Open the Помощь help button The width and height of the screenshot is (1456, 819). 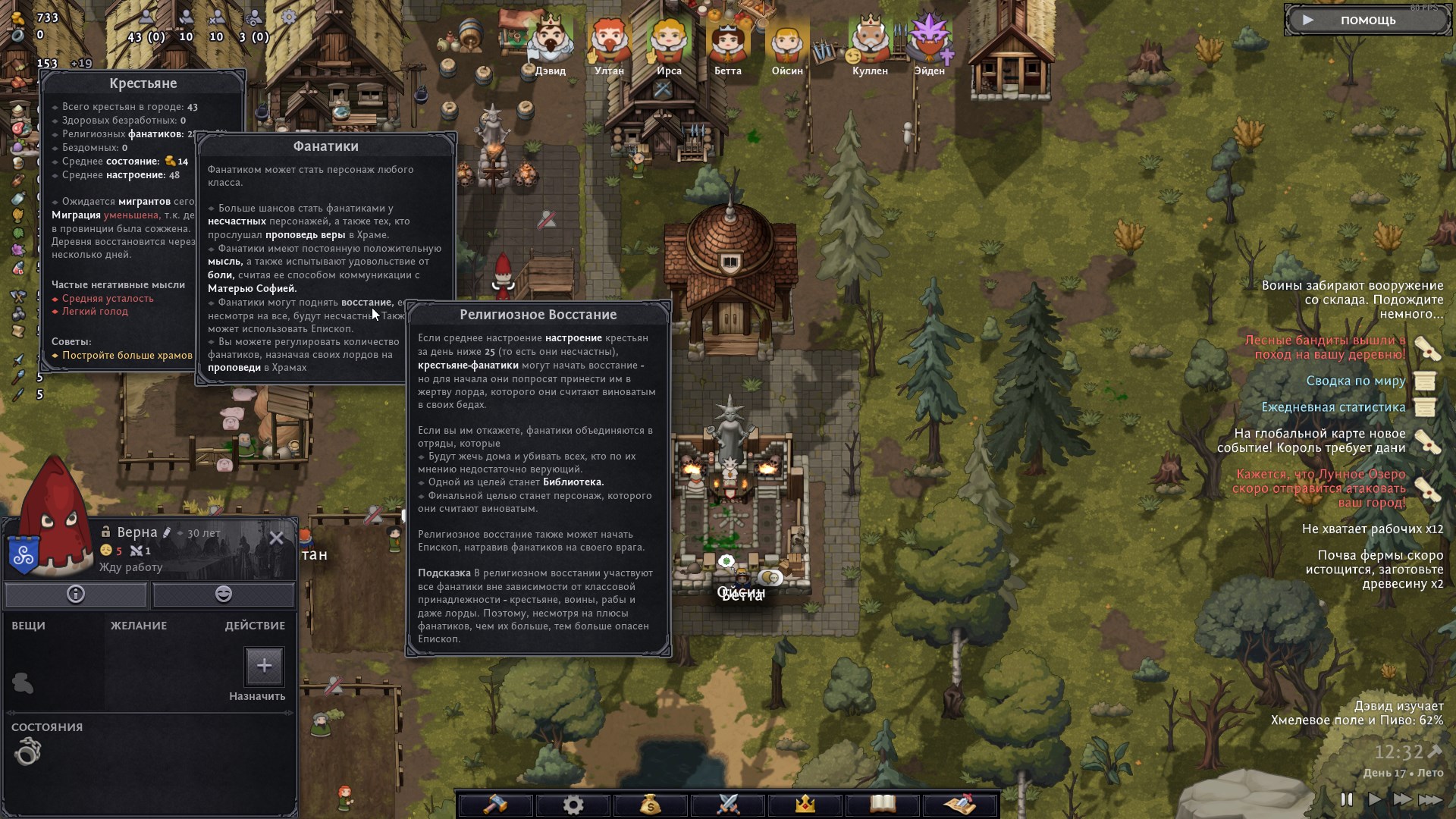[x=1367, y=20]
